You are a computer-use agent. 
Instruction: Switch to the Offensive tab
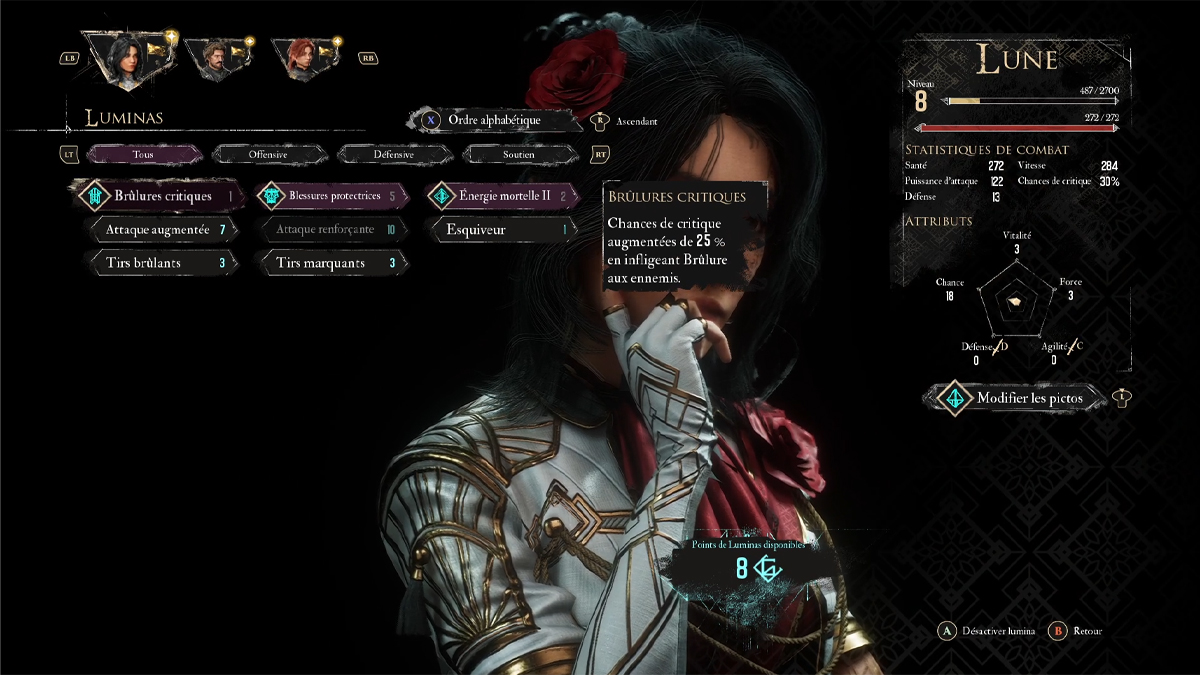[268, 155]
